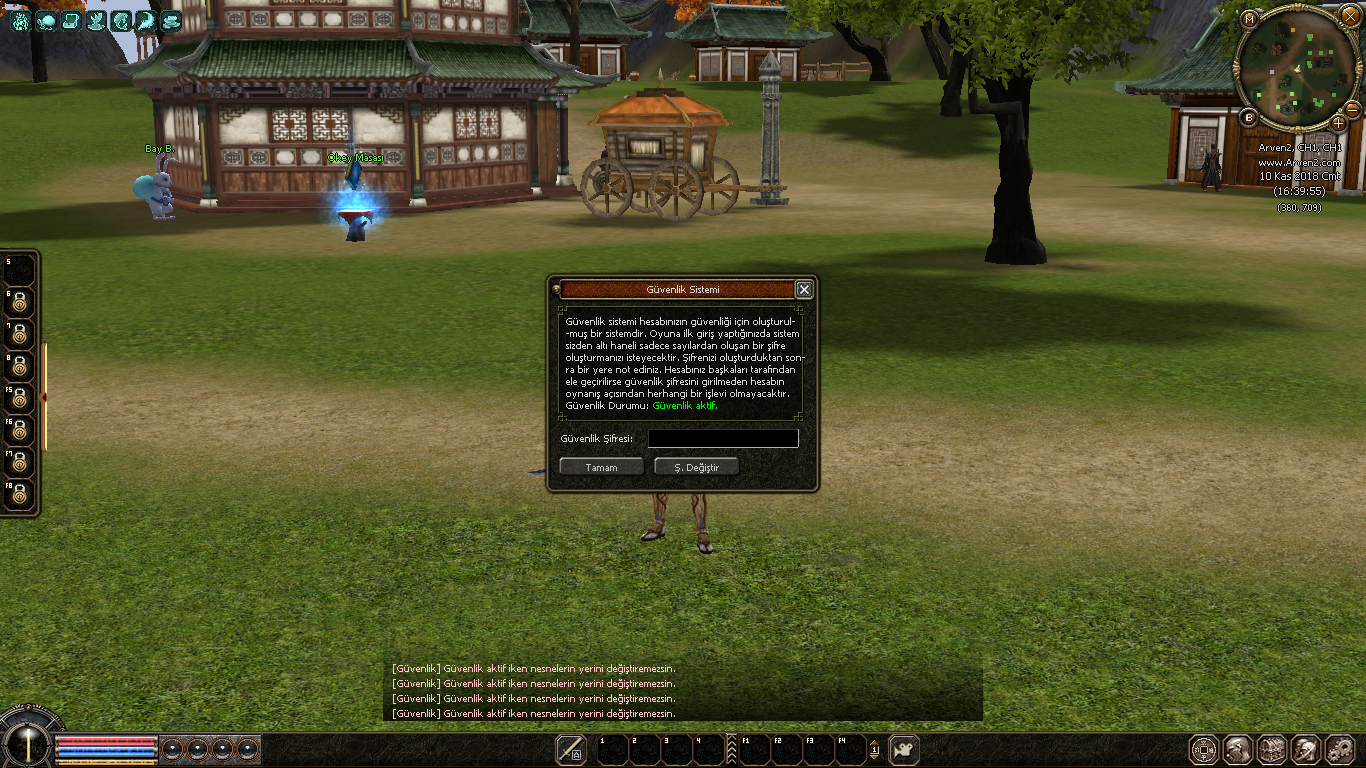Click the chat log message area
The height and width of the screenshot is (768, 1366).
[x=682, y=691]
